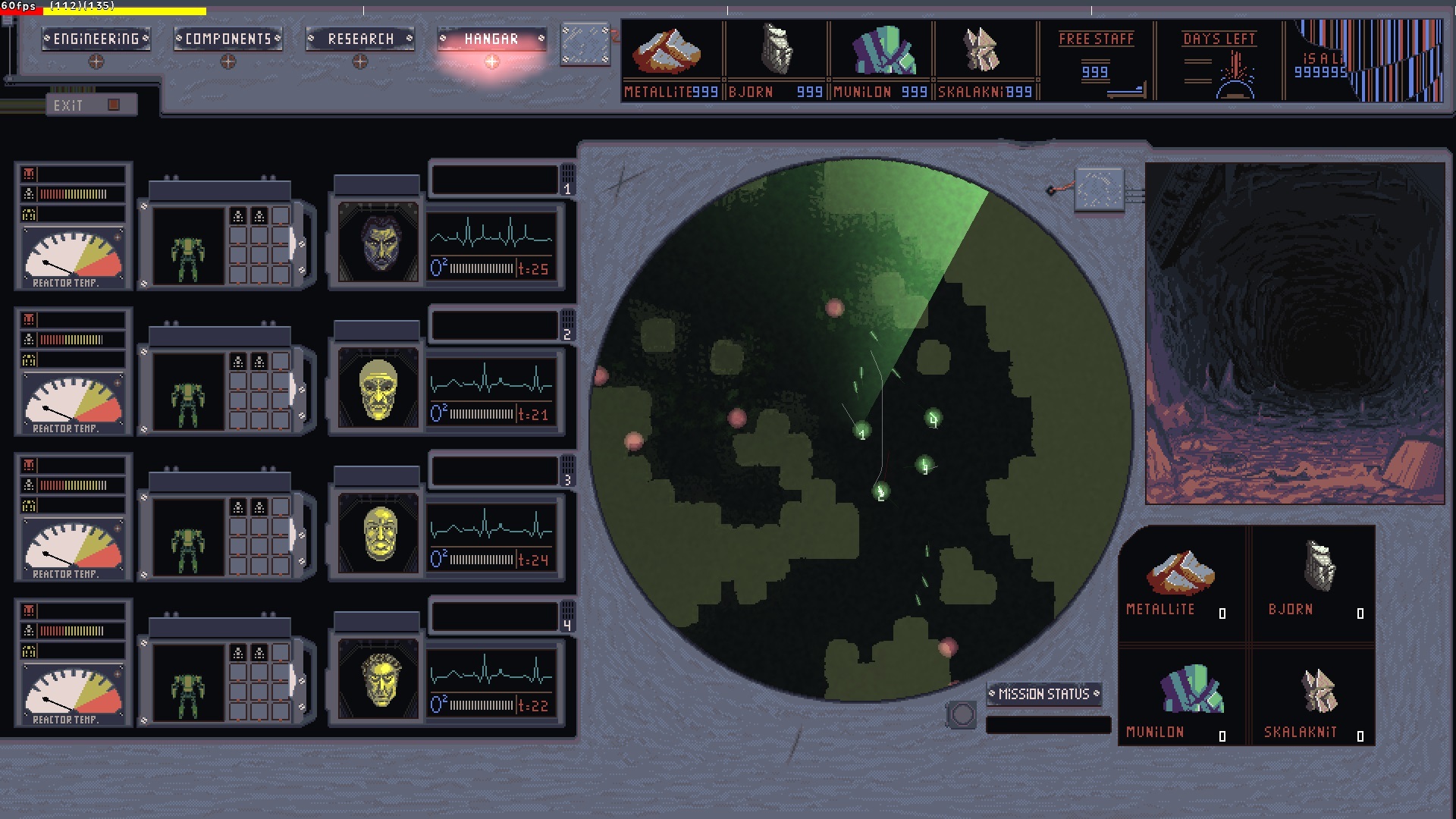1456x819 pixels.
Task: Open the clock gauge above the radar display
Action: (x=1098, y=190)
